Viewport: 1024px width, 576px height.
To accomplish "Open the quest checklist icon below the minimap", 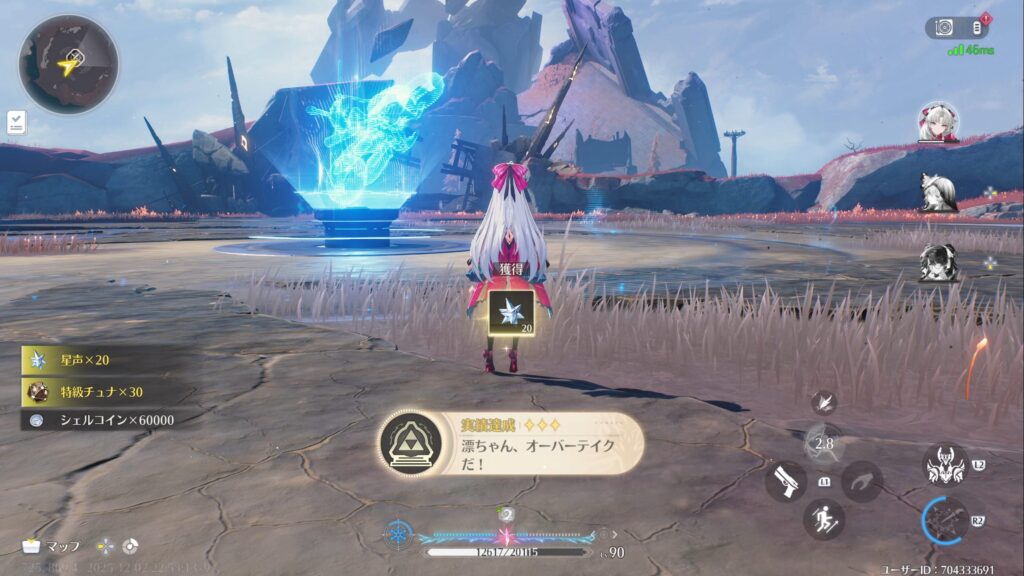I will click(x=16, y=122).
